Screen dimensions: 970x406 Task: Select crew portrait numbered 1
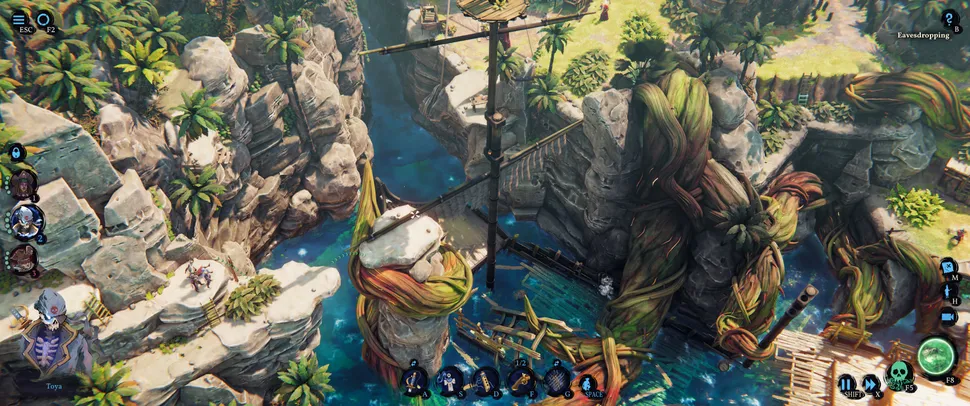tap(23, 184)
